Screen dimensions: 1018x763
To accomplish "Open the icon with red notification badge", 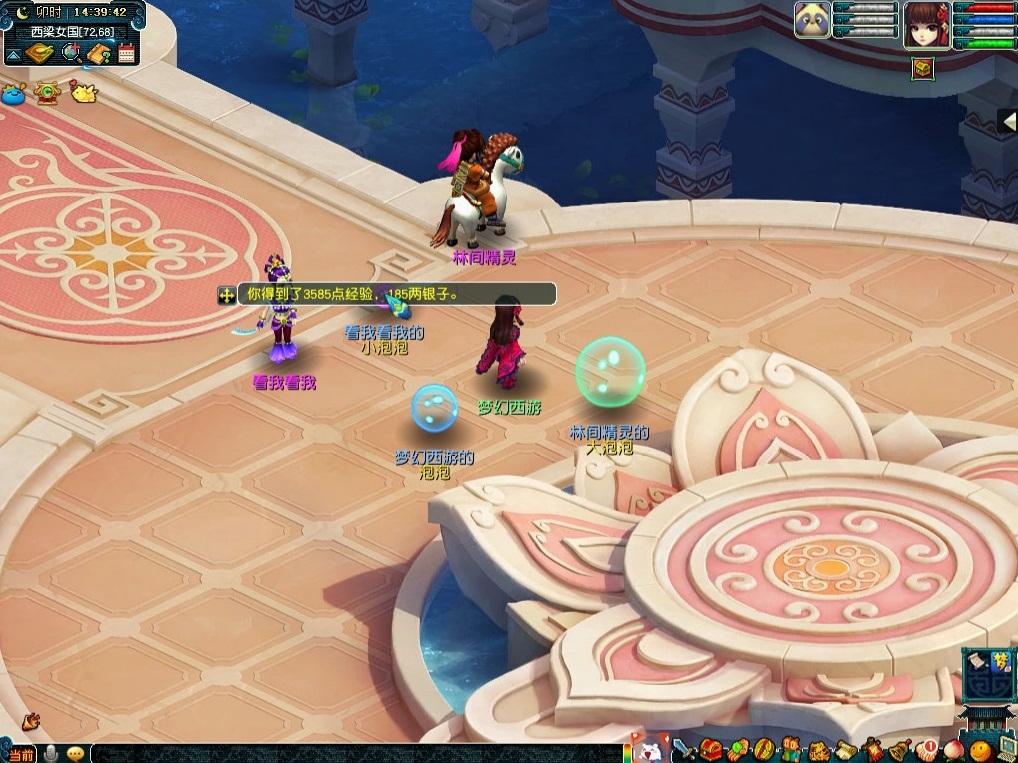I will point(926,749).
